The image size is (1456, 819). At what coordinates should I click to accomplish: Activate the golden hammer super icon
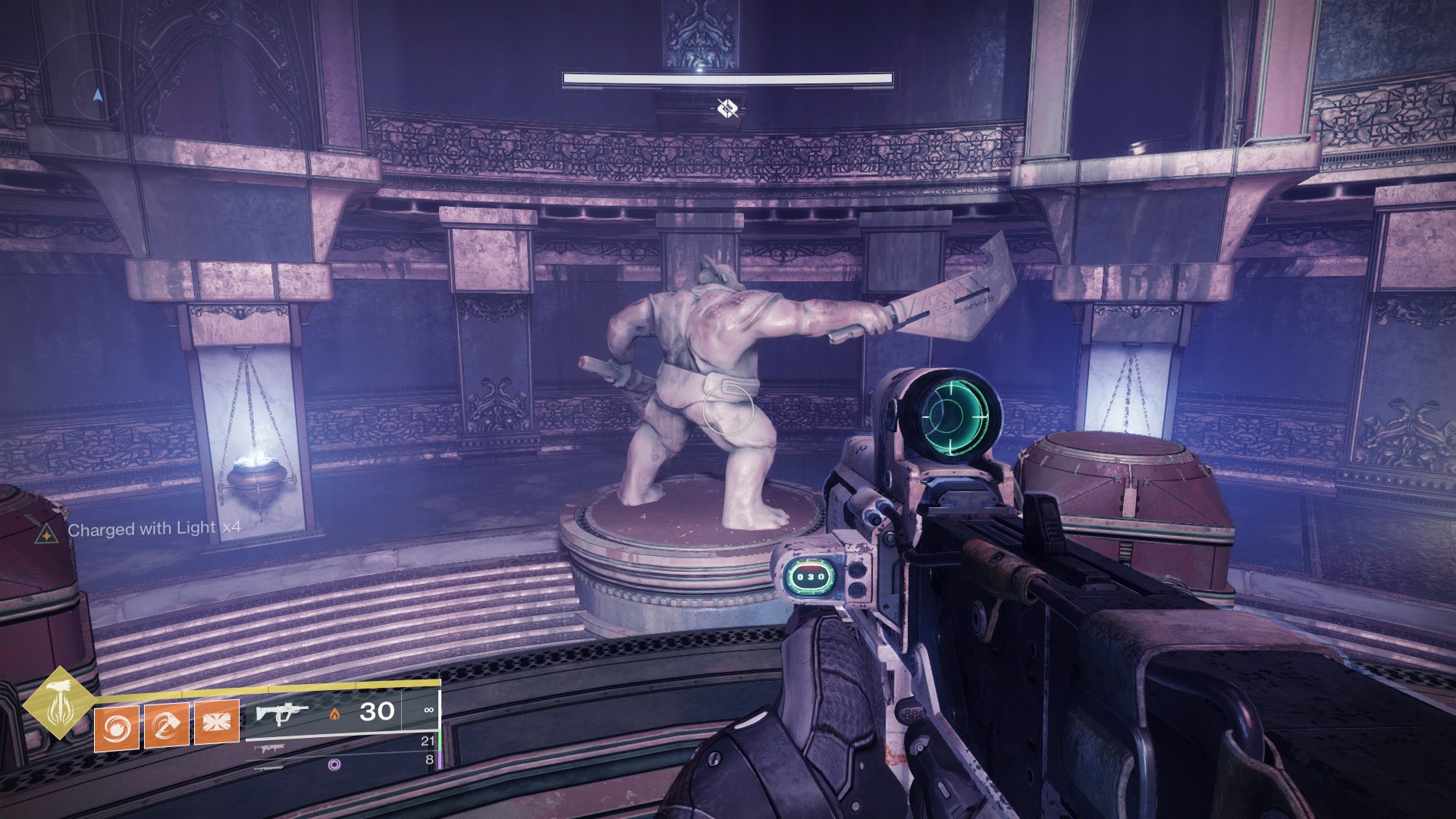click(58, 703)
